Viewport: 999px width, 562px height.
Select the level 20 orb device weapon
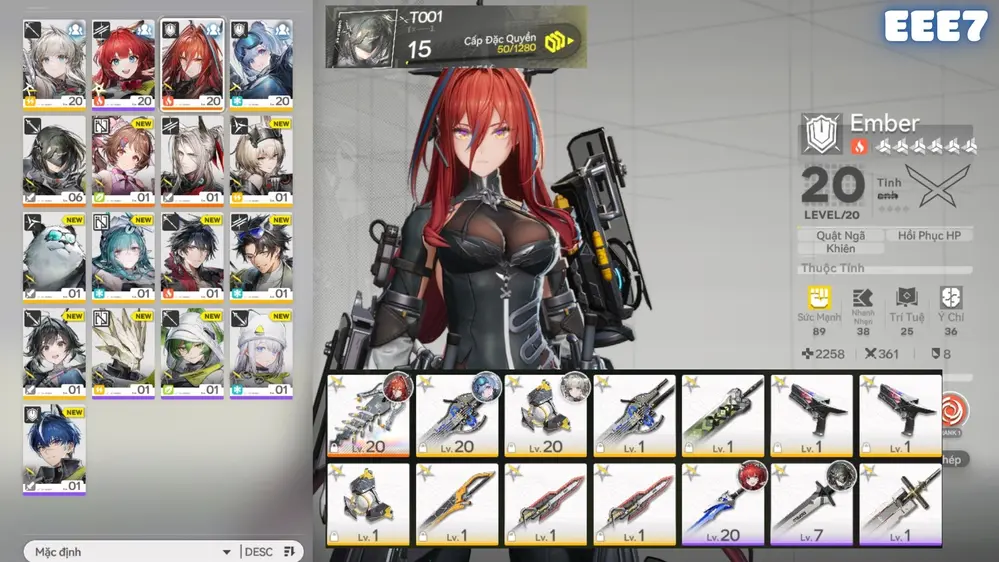coord(545,416)
